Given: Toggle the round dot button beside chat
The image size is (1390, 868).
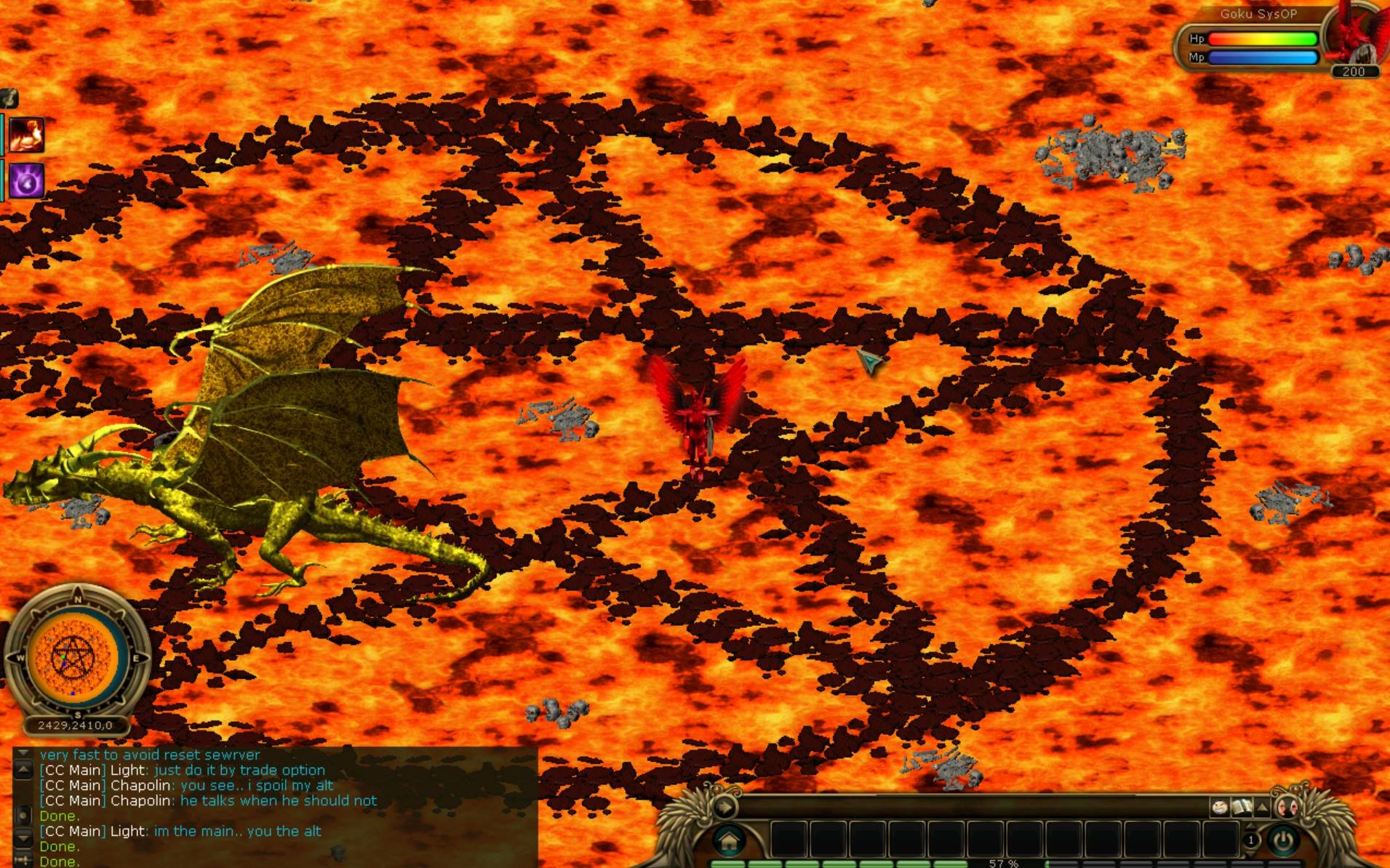Looking at the screenshot, I should 23,816.
